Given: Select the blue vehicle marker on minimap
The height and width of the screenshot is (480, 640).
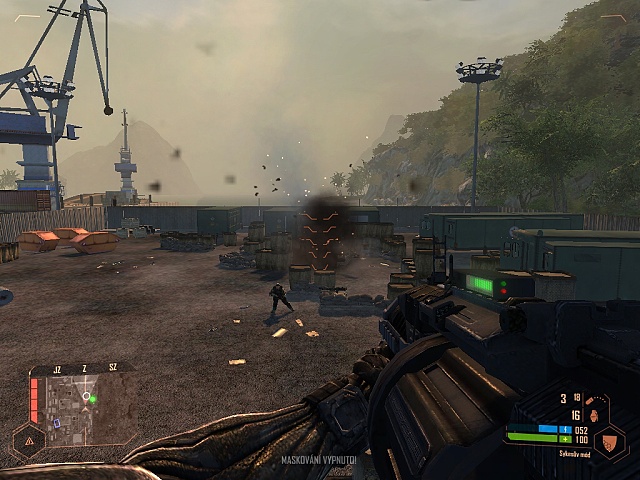Looking at the screenshot, I should 57,423.
